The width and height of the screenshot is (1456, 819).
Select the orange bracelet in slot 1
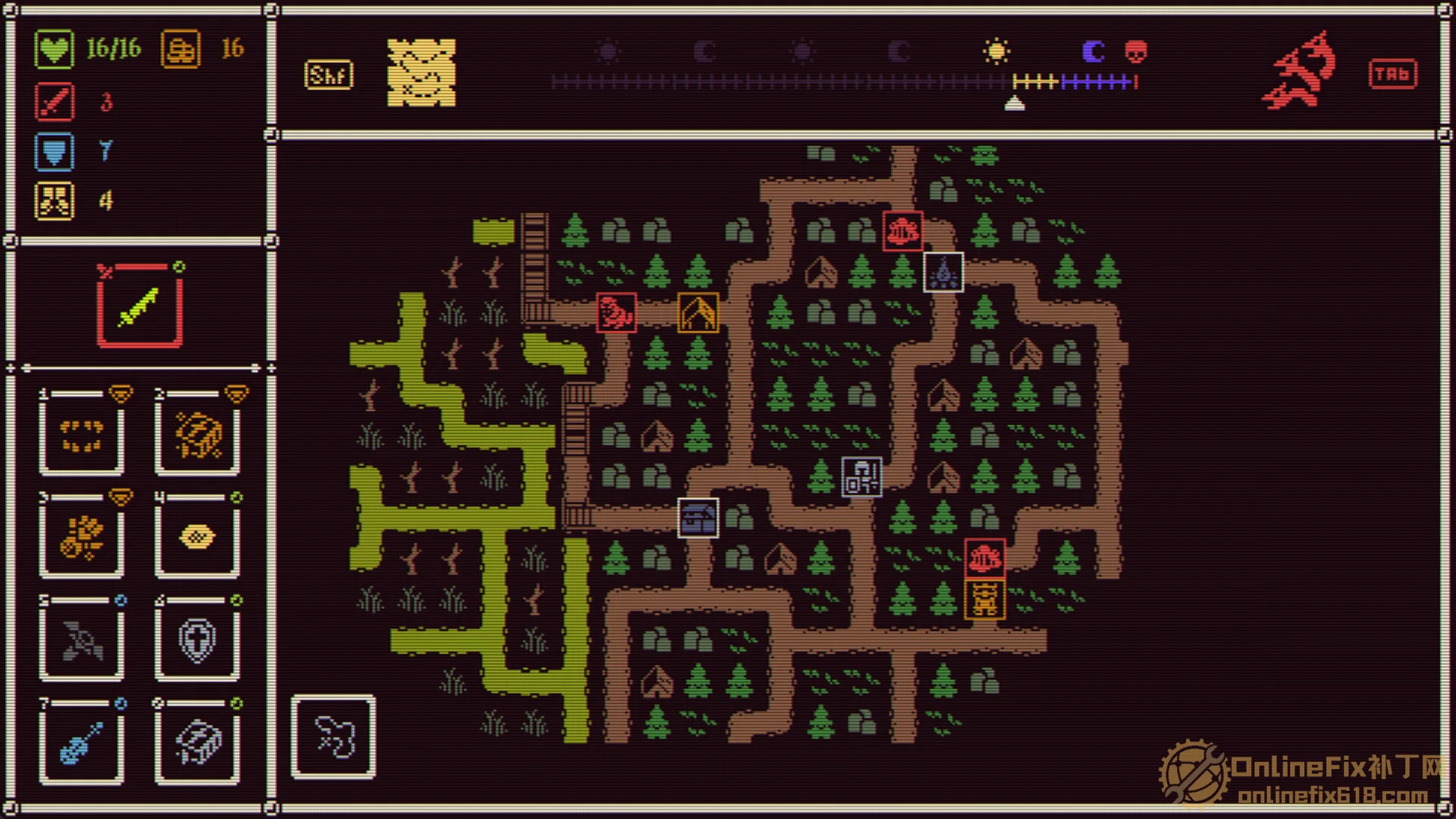coord(82,435)
